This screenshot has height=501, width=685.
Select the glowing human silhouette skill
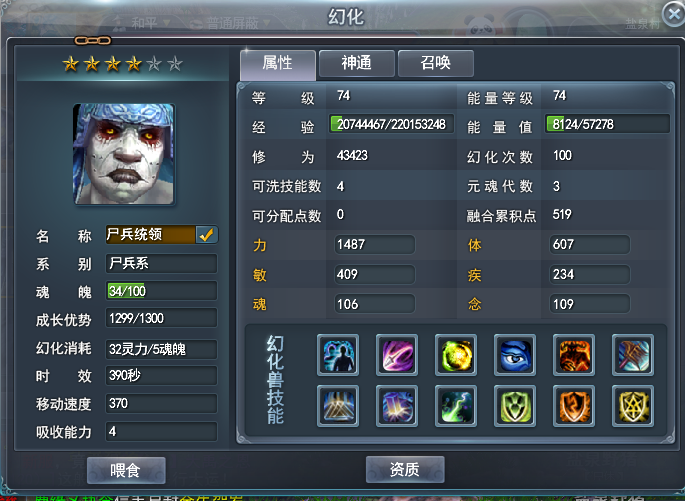coord(337,355)
